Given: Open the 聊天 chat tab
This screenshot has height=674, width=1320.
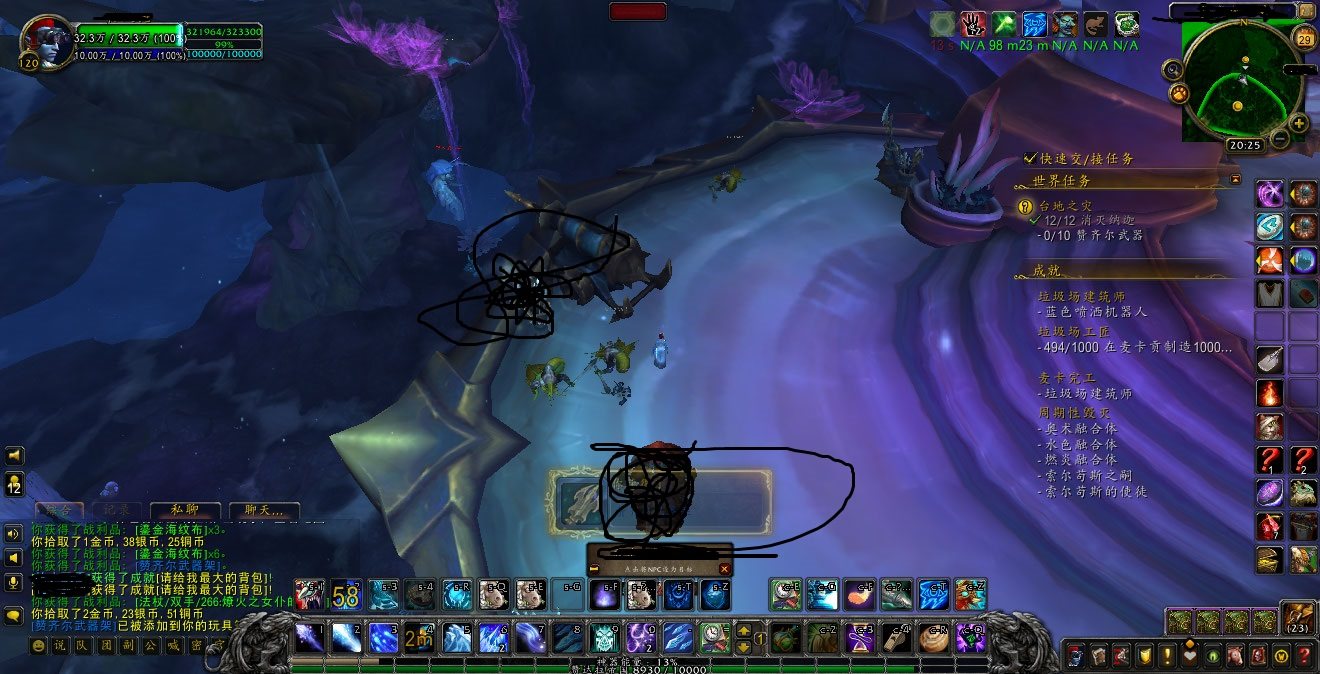Looking at the screenshot, I should [x=264, y=510].
